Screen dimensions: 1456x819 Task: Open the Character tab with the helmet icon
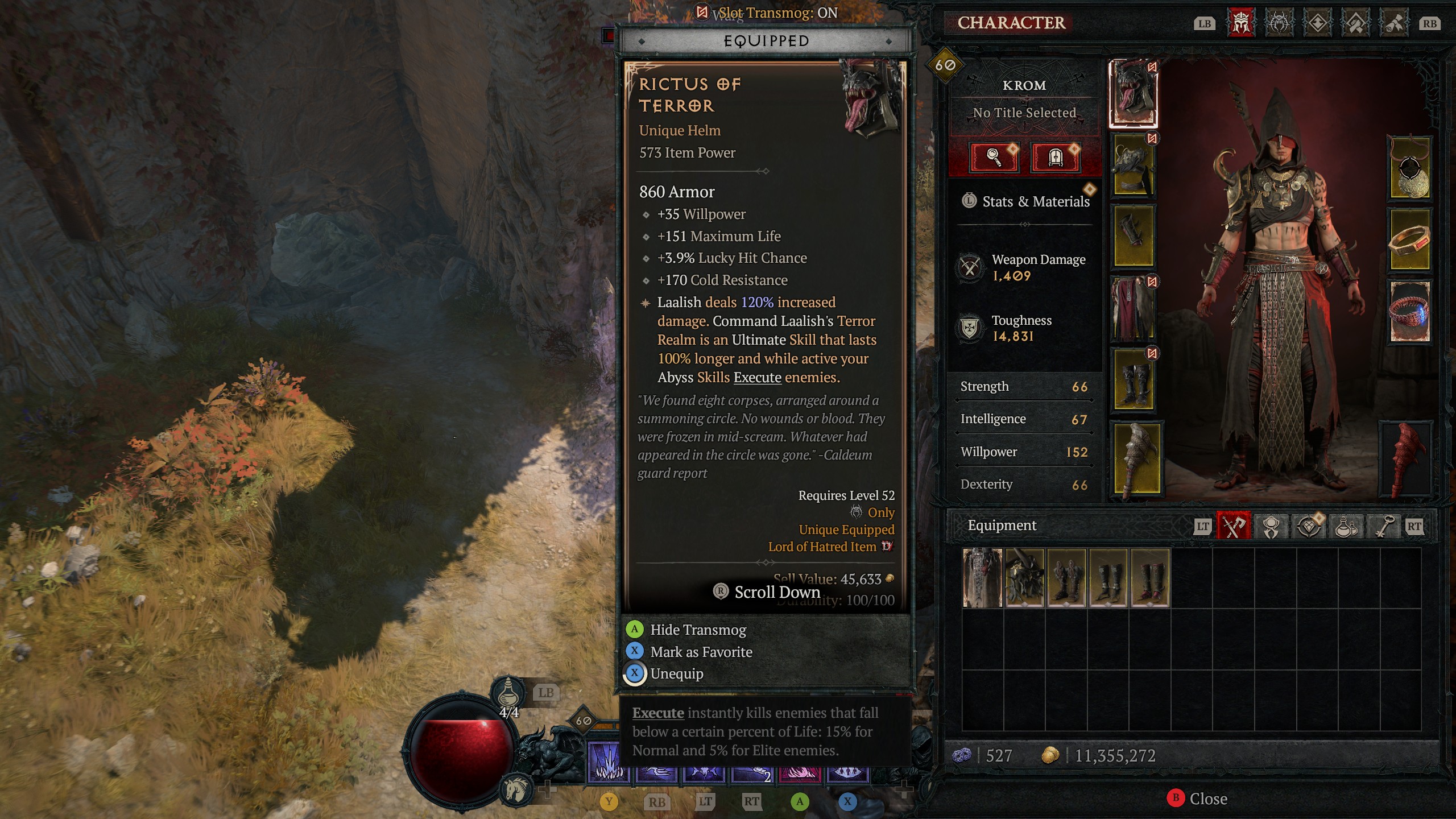coord(1241,24)
